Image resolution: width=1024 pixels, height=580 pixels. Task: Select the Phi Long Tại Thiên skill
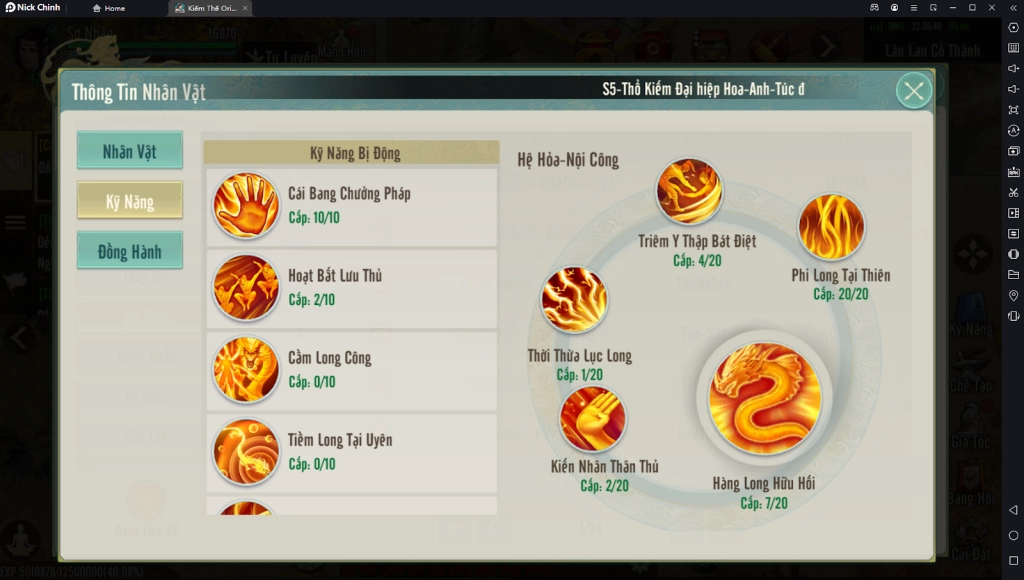coord(831,226)
